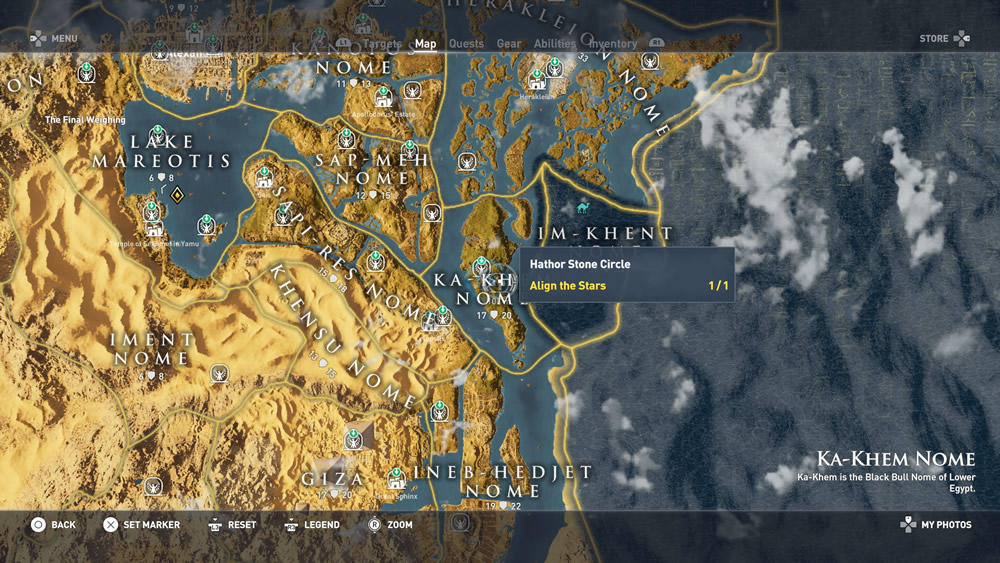Open the Inventory tab
The width and height of the screenshot is (1000, 563).
tap(613, 44)
